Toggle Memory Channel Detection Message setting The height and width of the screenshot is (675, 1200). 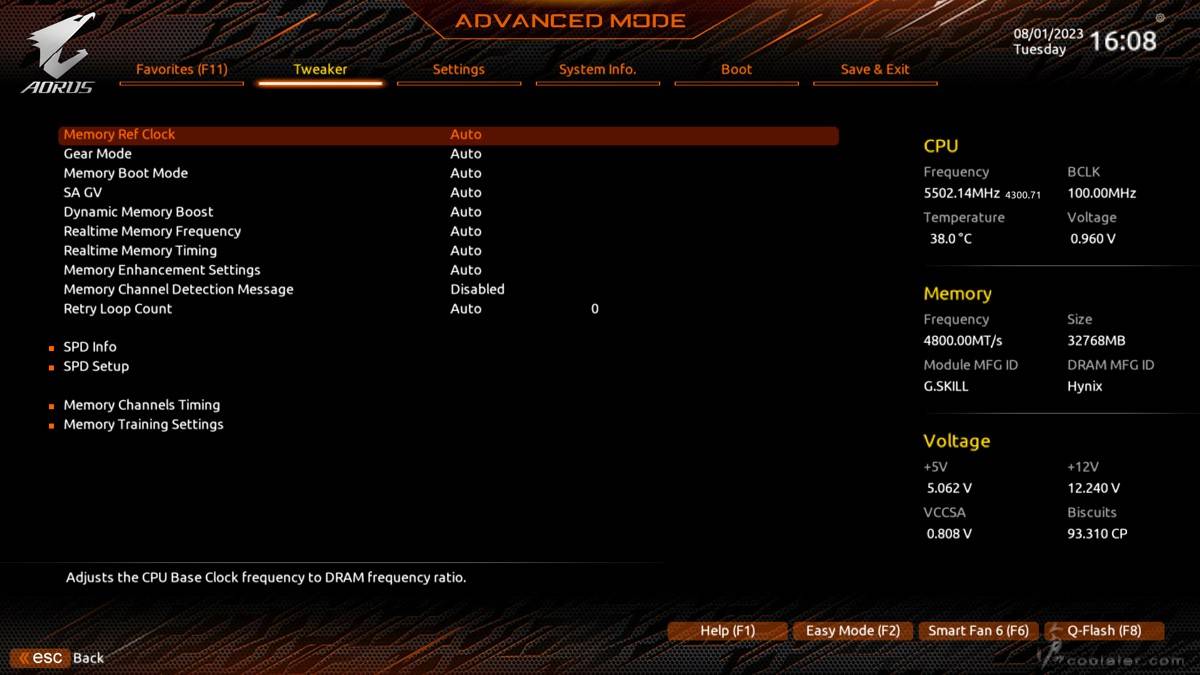pos(178,289)
